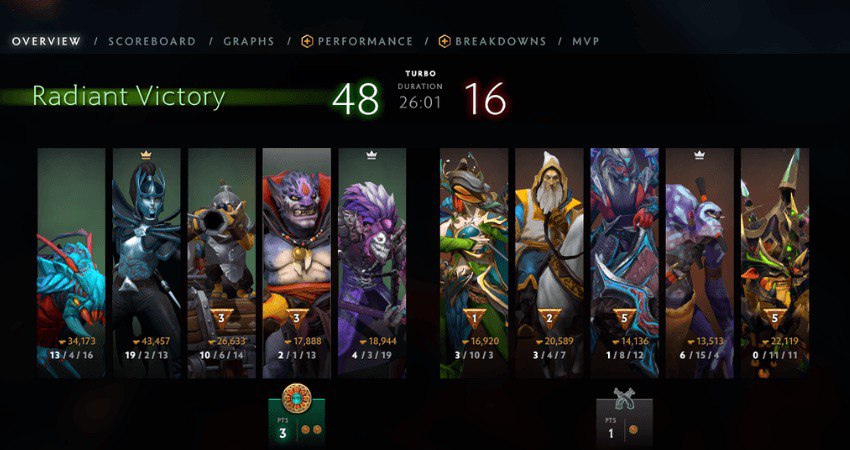Select Phantom Assassin card with 19/2/13

(x=147, y=262)
